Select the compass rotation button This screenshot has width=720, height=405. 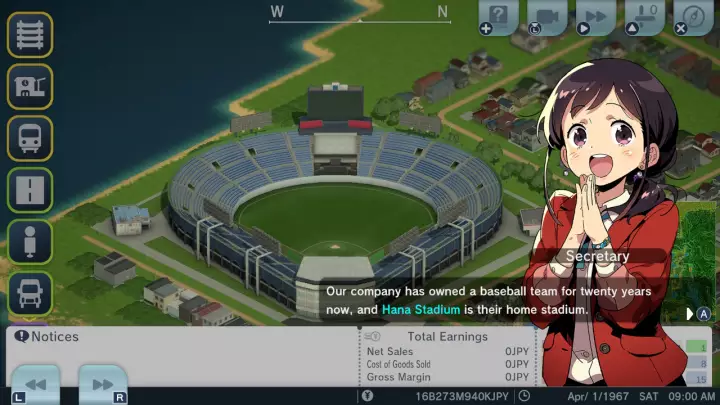pyautogui.click(x=692, y=17)
